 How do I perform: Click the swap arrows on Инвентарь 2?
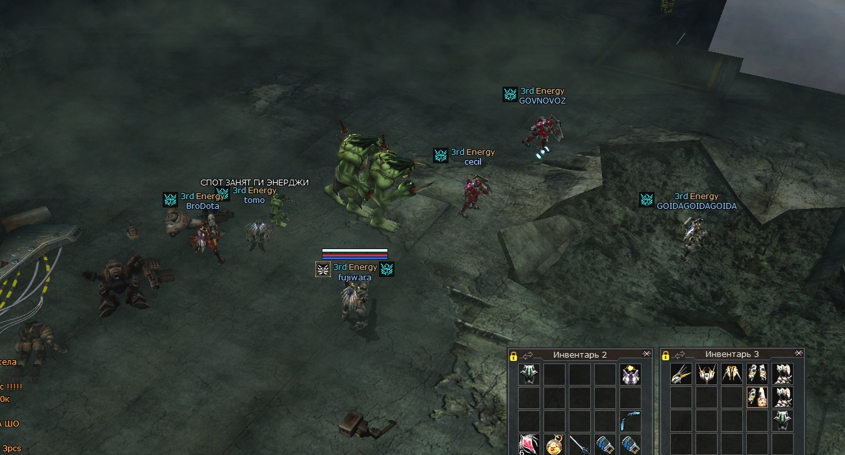(x=527, y=355)
